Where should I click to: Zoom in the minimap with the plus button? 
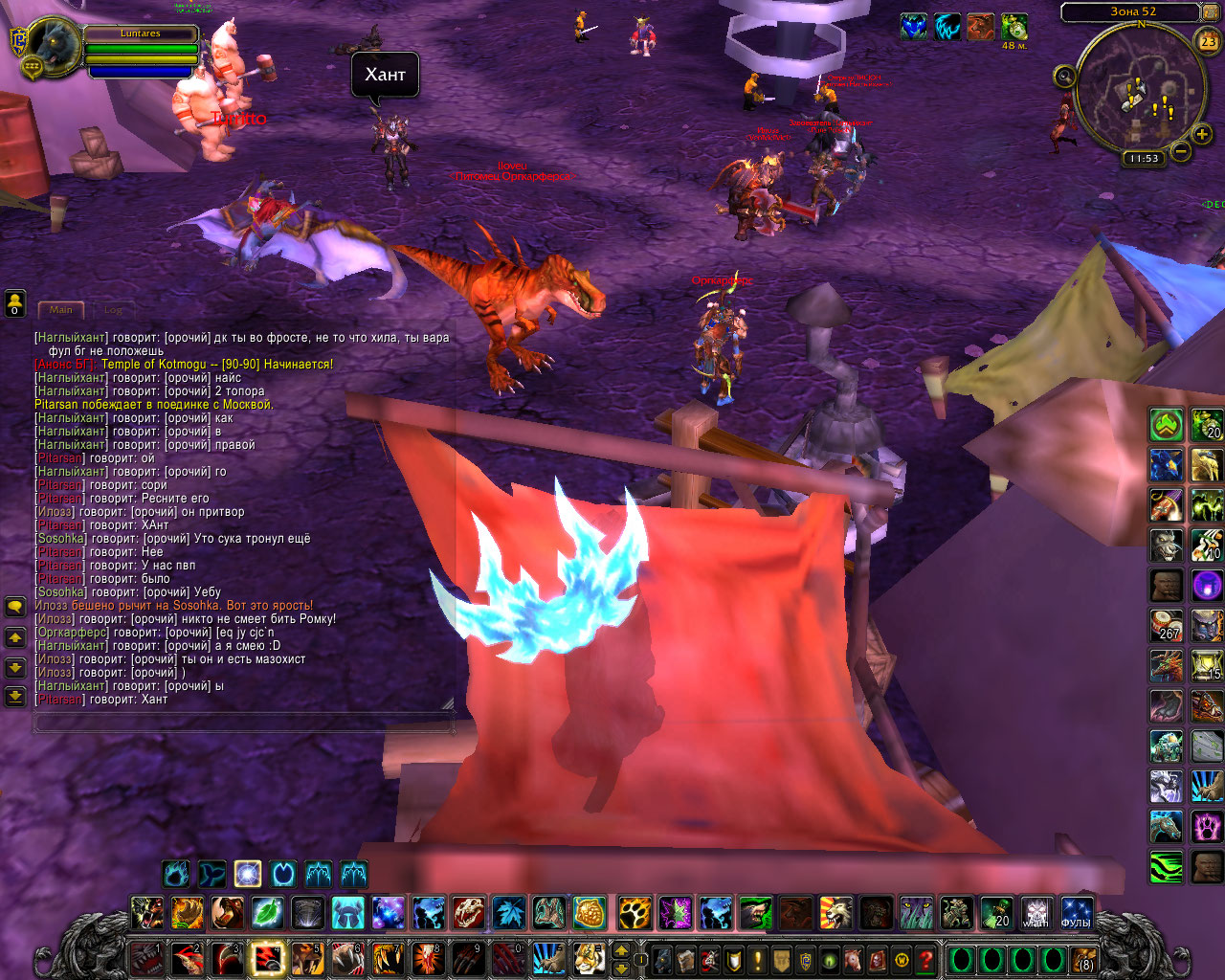tap(1202, 135)
